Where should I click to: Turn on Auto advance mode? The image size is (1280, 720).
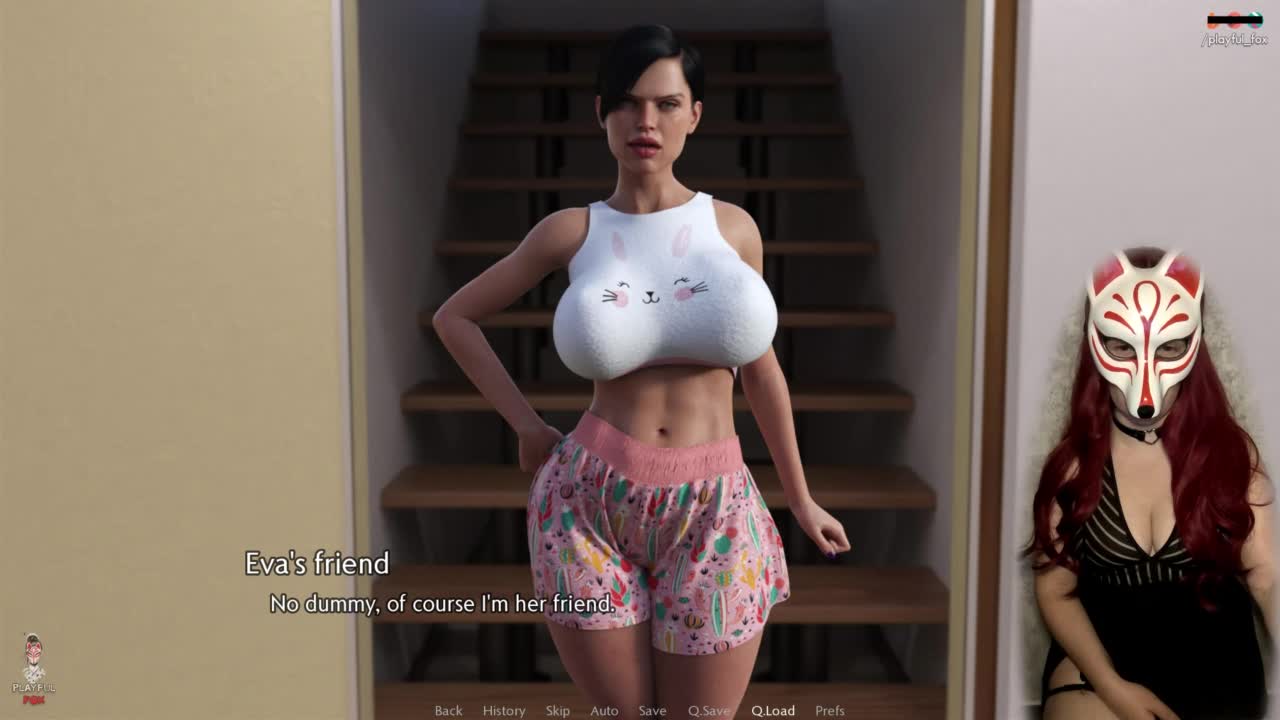[x=604, y=711]
